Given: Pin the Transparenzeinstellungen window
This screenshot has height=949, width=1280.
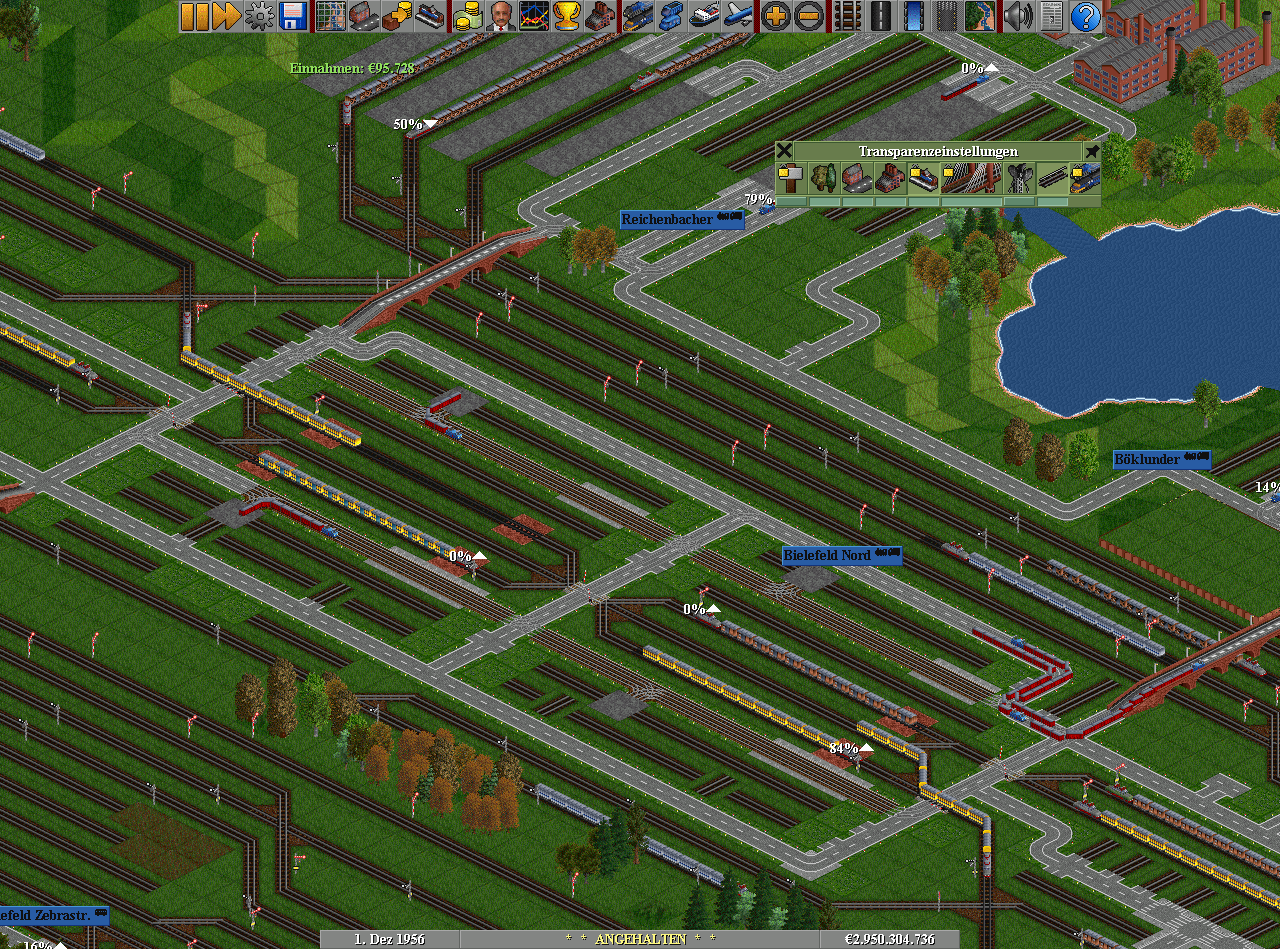Looking at the screenshot, I should tap(1092, 151).
